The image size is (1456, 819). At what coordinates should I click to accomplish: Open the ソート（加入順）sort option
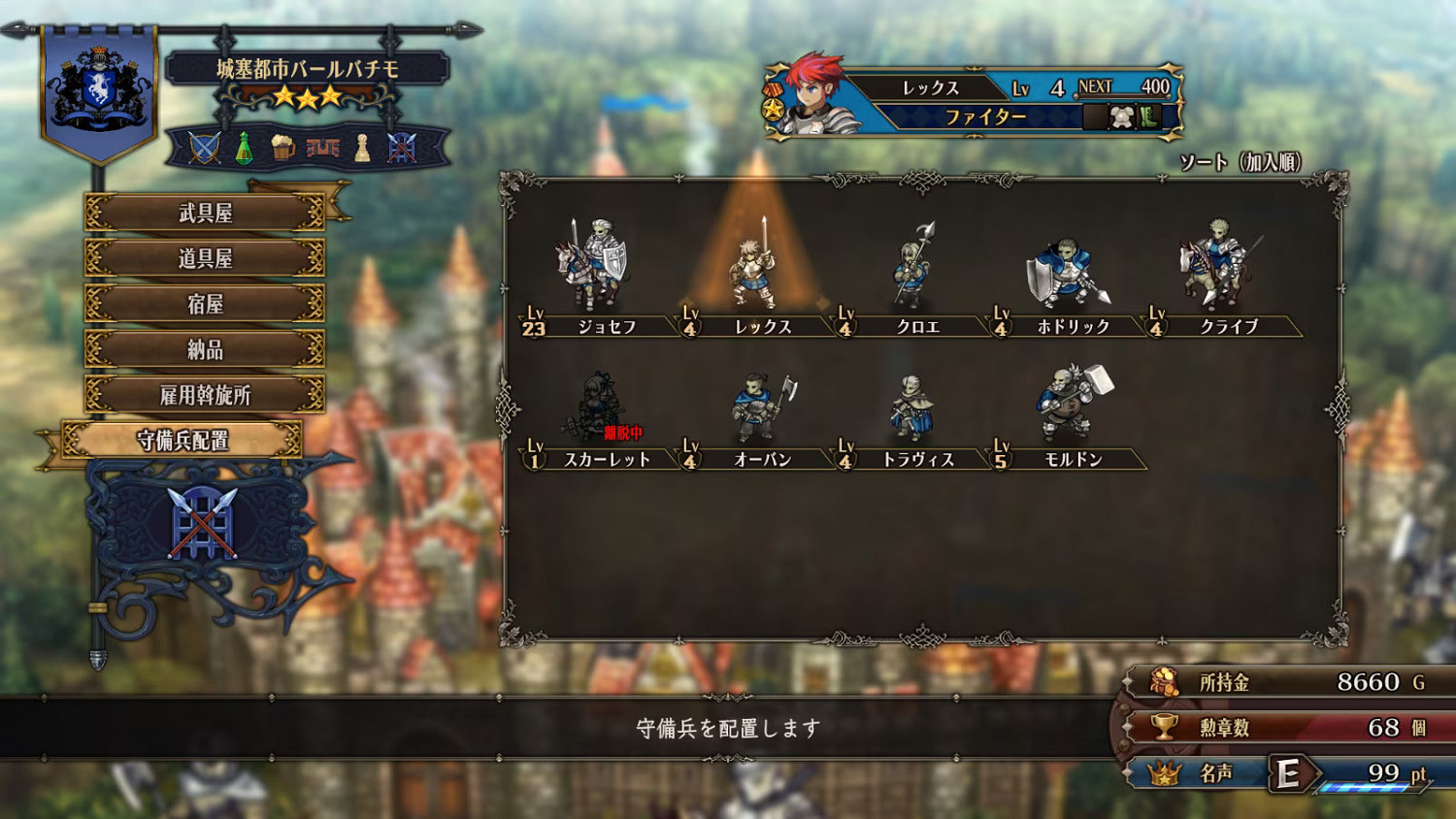pyautogui.click(x=1241, y=159)
